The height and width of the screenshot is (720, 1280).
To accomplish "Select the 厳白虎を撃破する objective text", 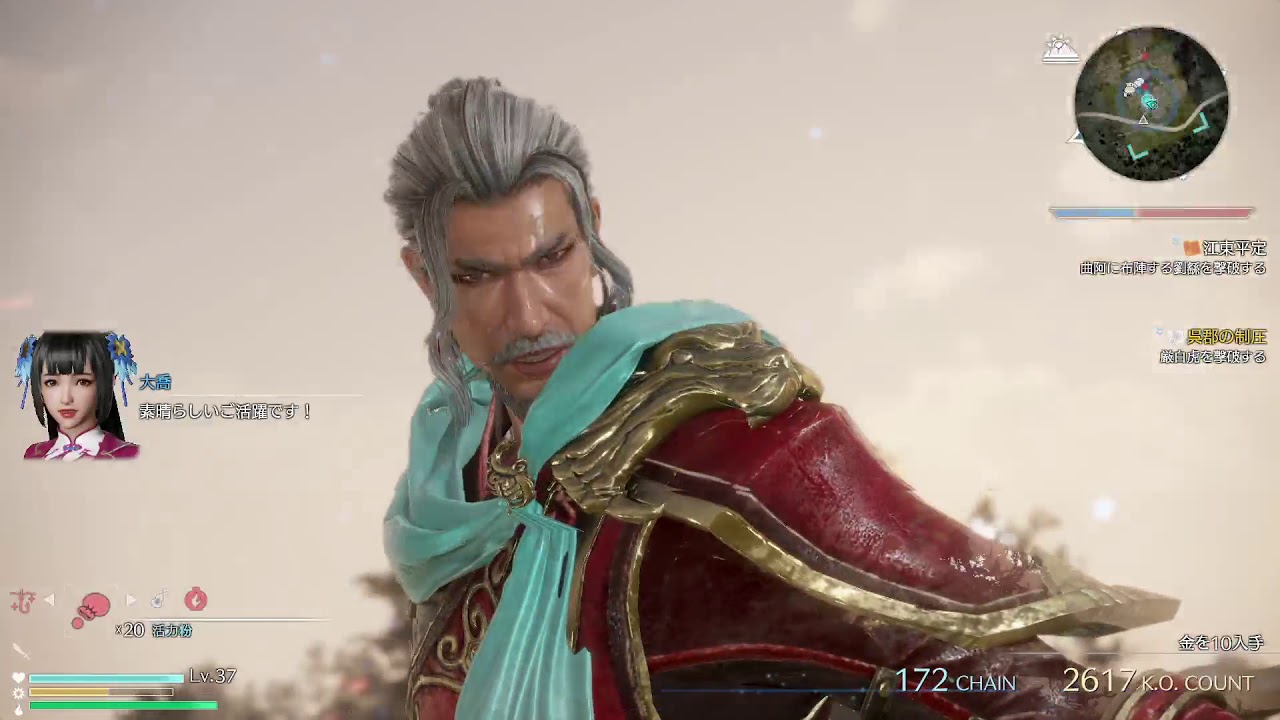I will [1215, 355].
